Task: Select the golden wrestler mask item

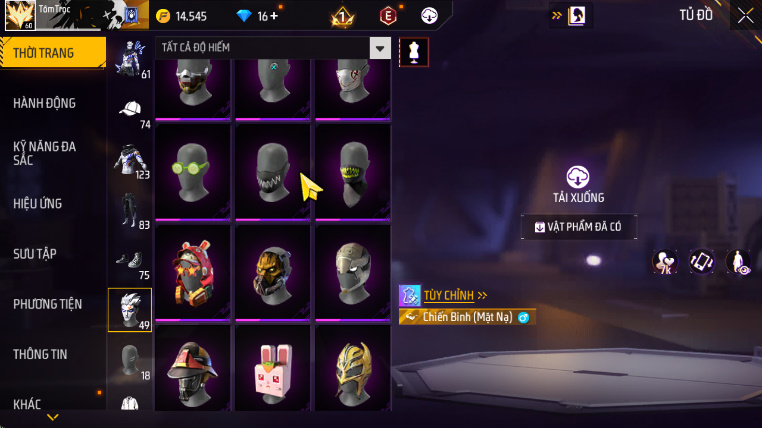Action: click(353, 372)
